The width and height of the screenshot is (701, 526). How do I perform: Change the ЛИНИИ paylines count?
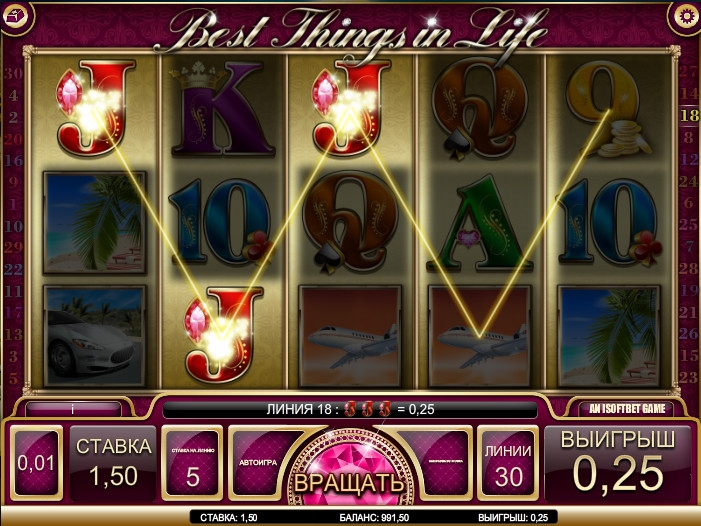[508, 464]
